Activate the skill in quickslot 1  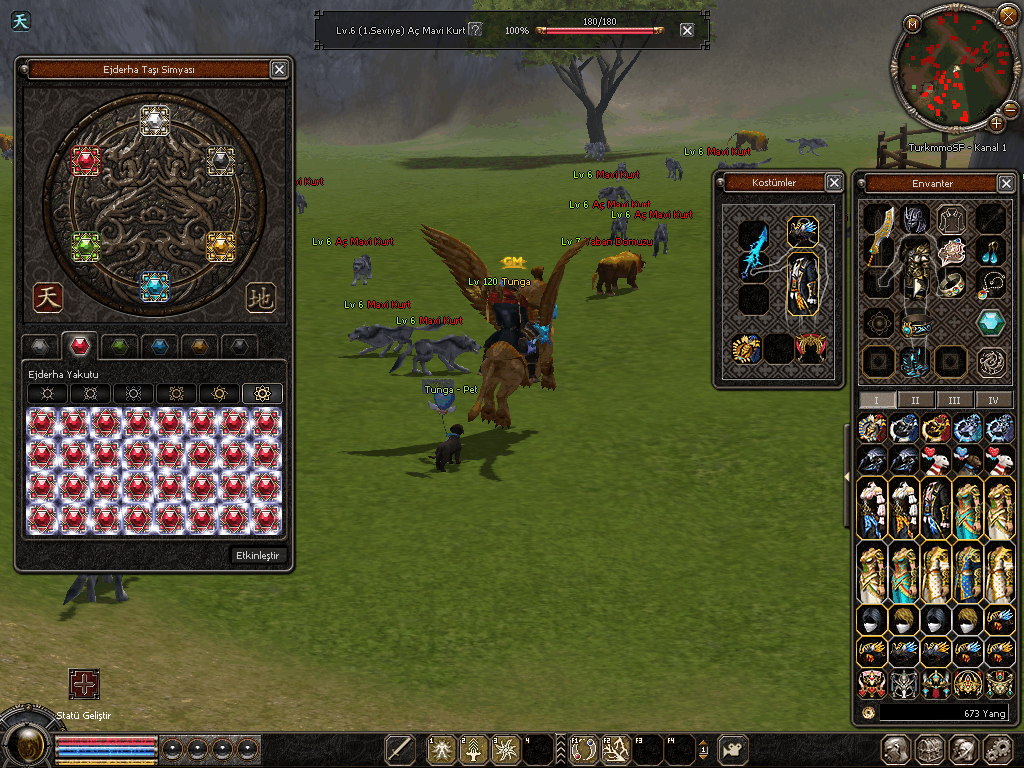click(x=442, y=750)
